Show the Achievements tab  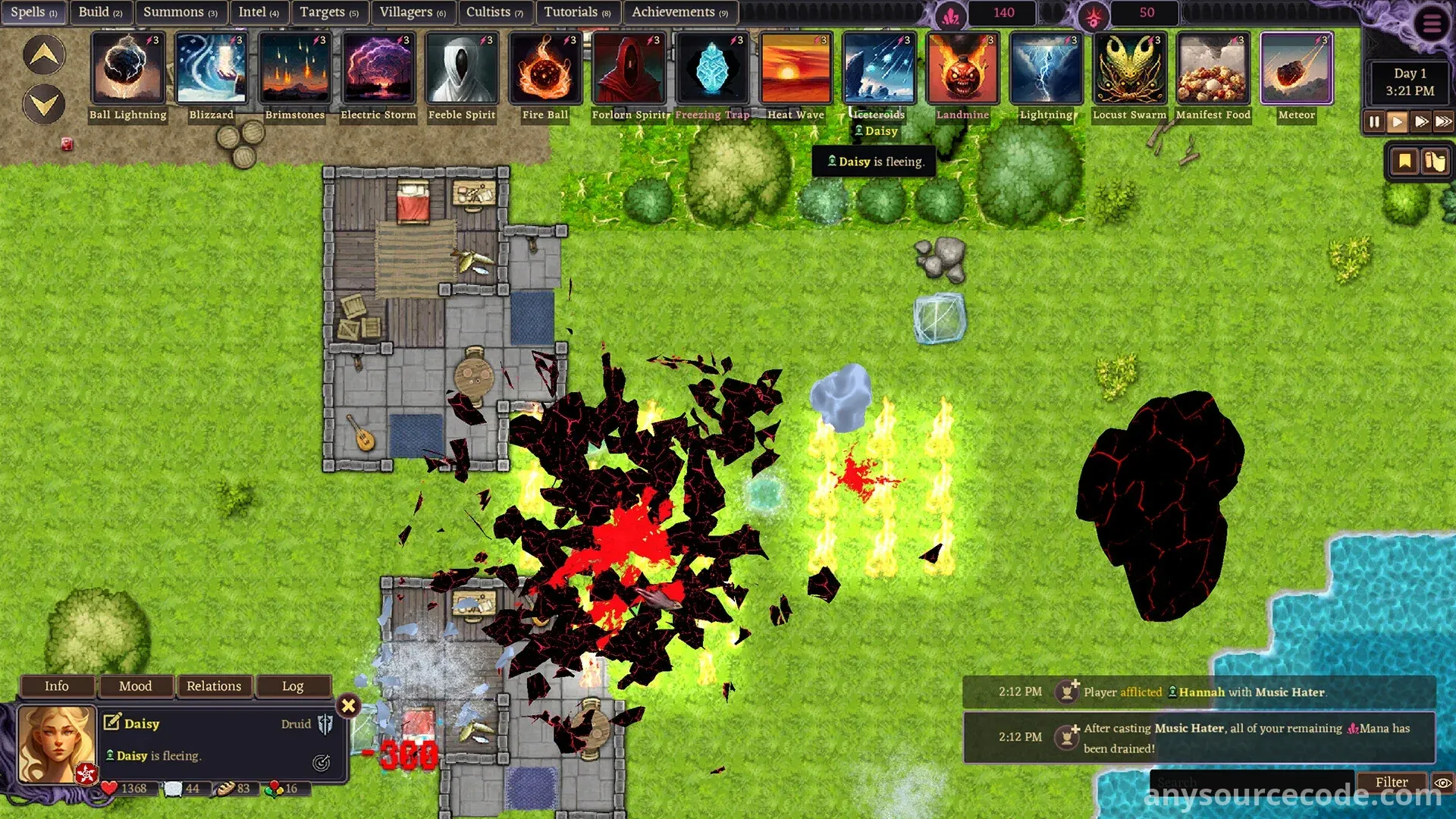point(679,12)
